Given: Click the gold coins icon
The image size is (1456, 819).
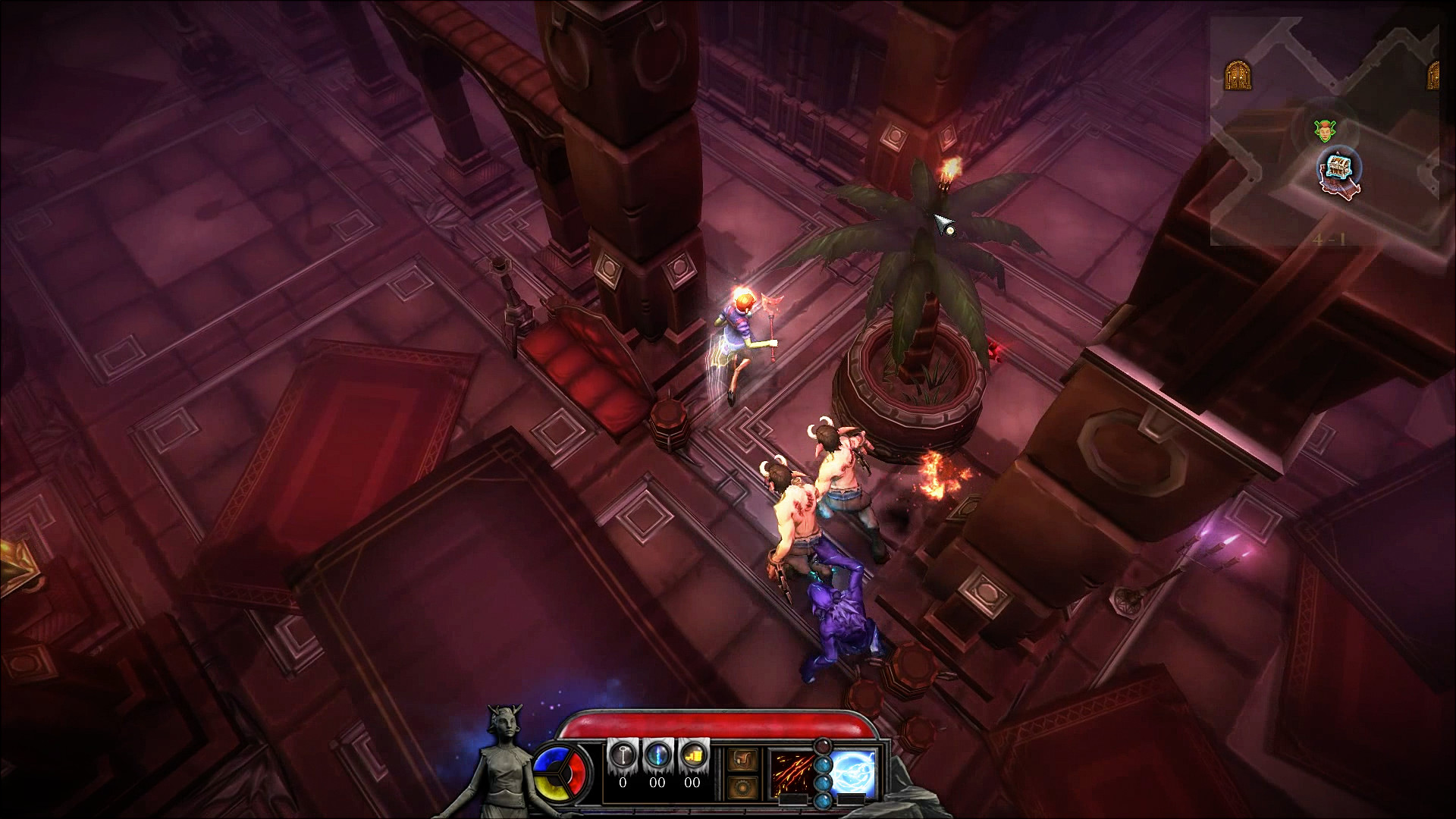Looking at the screenshot, I should tap(692, 756).
